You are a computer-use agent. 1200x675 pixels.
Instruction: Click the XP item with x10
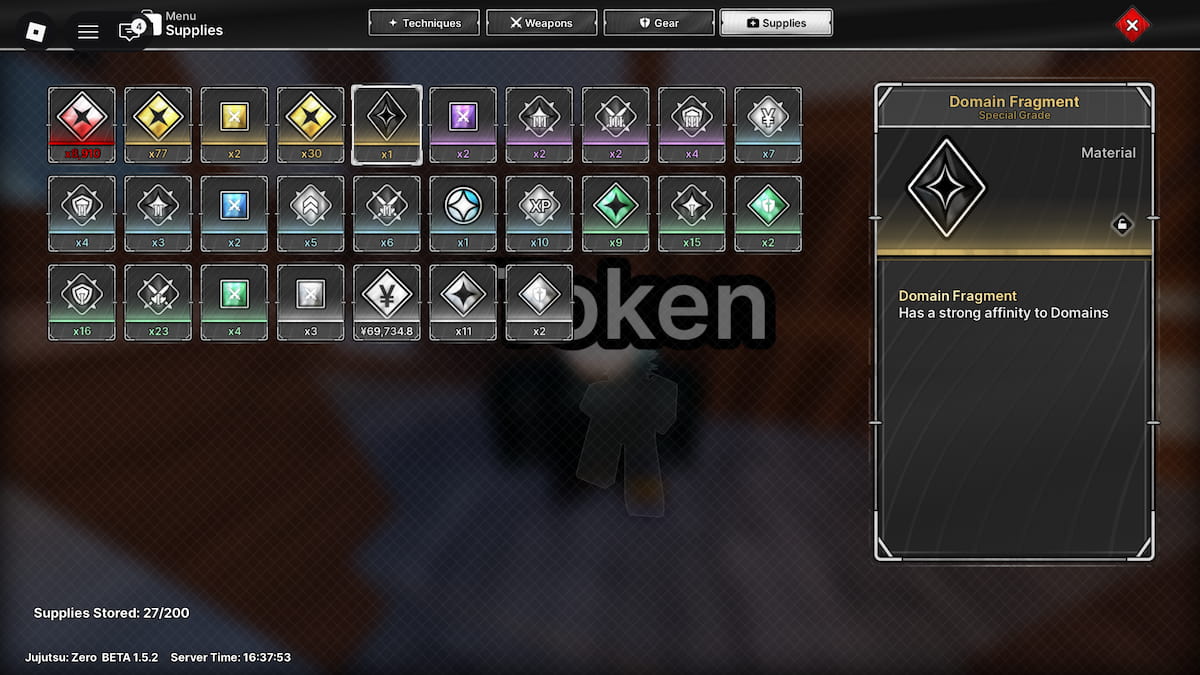pyautogui.click(x=539, y=213)
